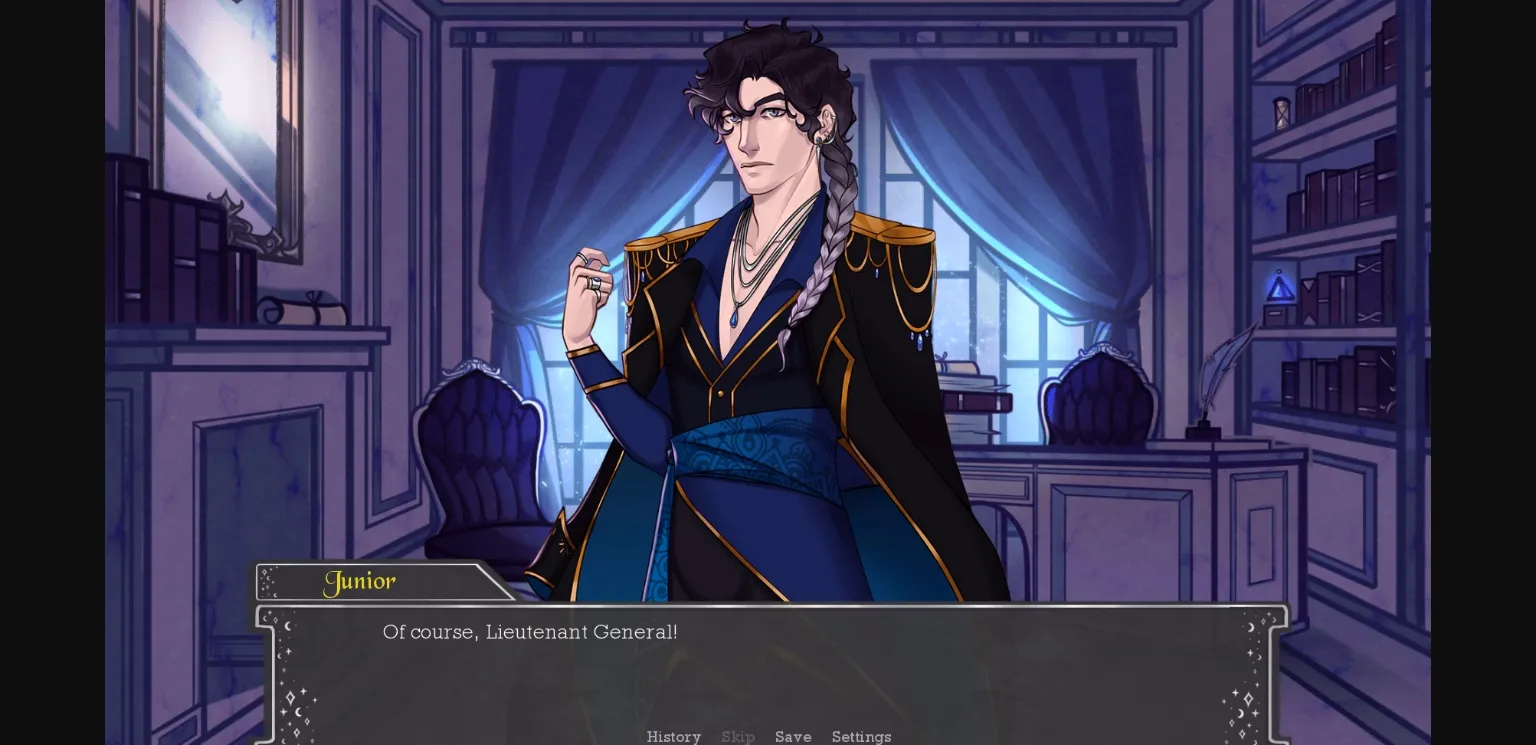Click the hourglass on the top shelf

(1281, 113)
